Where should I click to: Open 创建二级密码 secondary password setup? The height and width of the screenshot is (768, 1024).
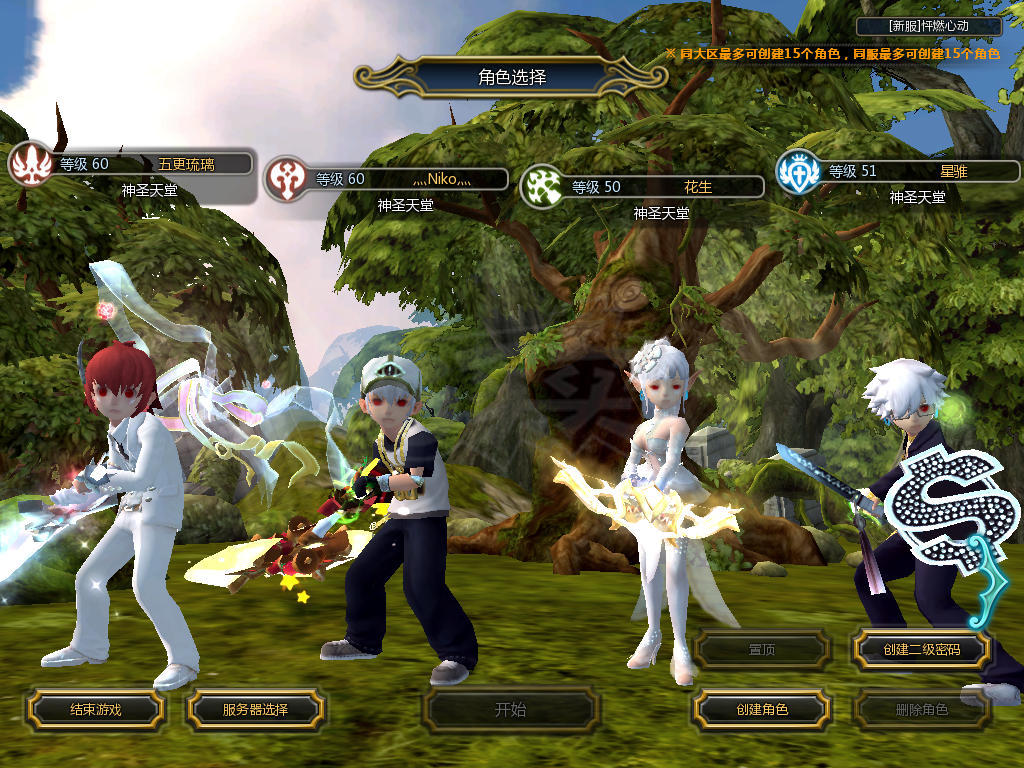[921, 649]
